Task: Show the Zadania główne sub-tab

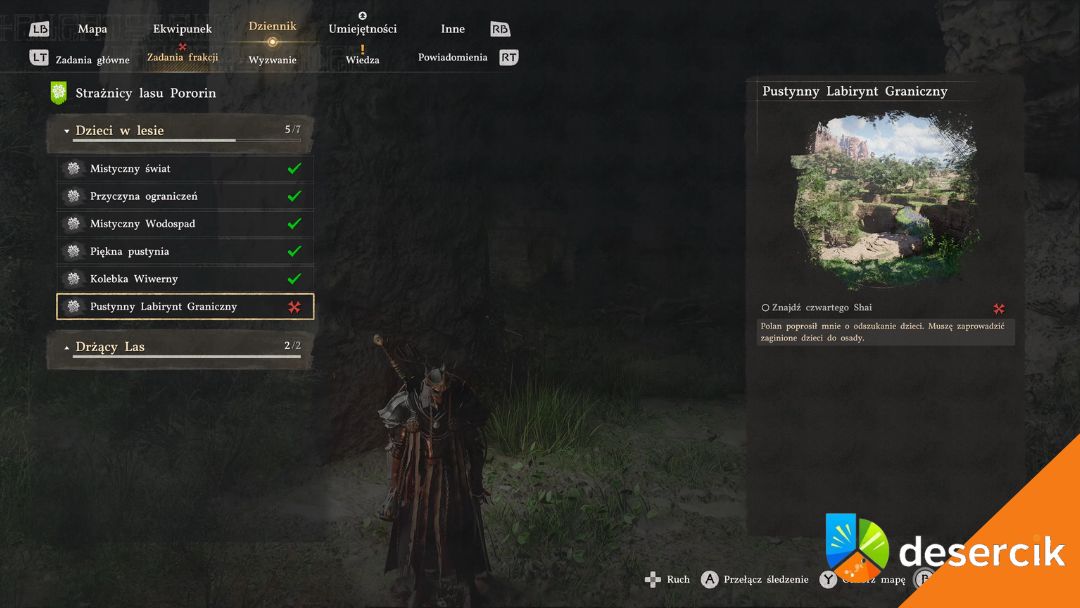Action: click(92, 59)
